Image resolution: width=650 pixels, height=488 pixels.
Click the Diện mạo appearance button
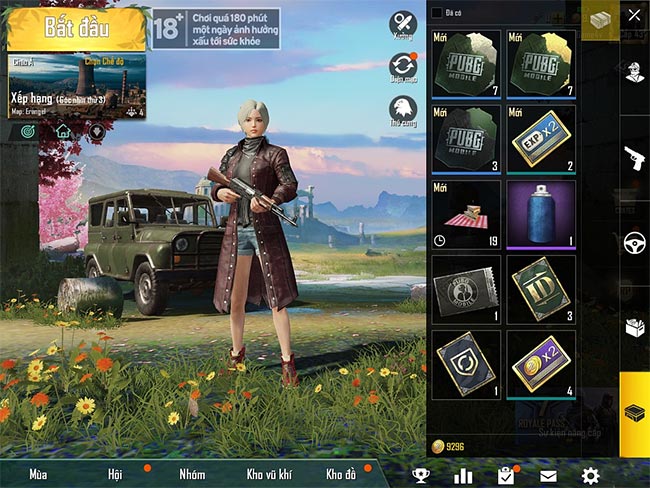(x=403, y=68)
